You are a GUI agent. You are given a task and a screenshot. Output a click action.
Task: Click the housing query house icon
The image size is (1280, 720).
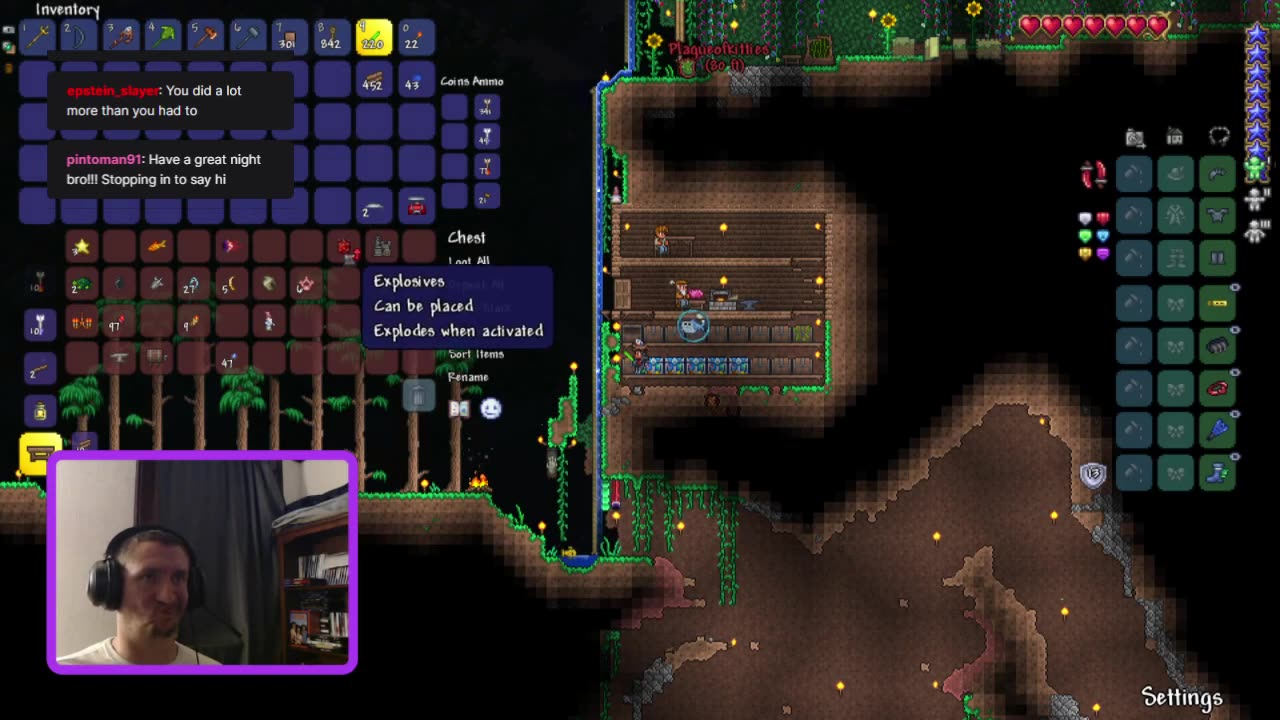pyautogui.click(x=1174, y=136)
